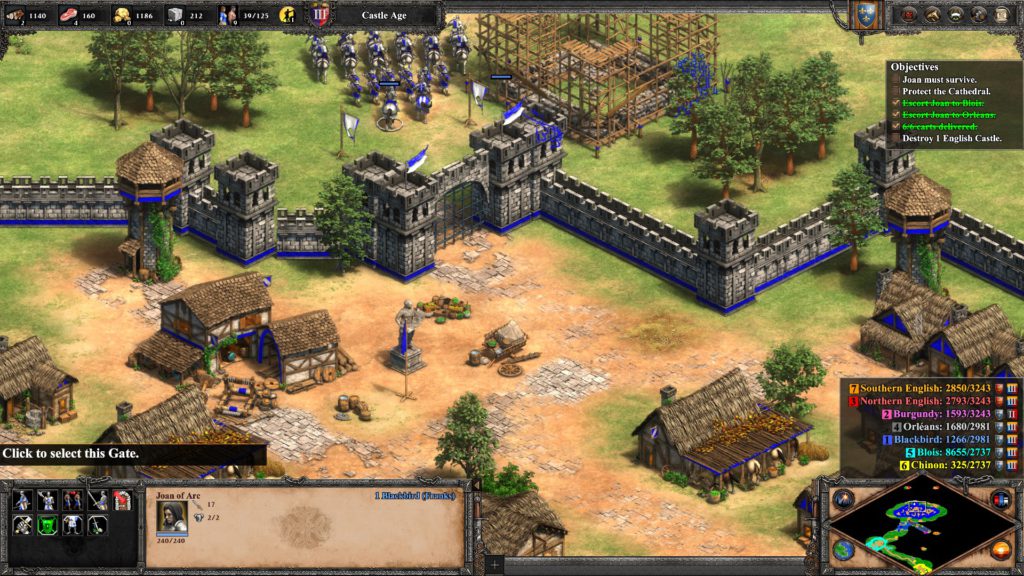Switch the minimap to the orange economic view
Screen dimensions: 1024x576
point(1001,549)
